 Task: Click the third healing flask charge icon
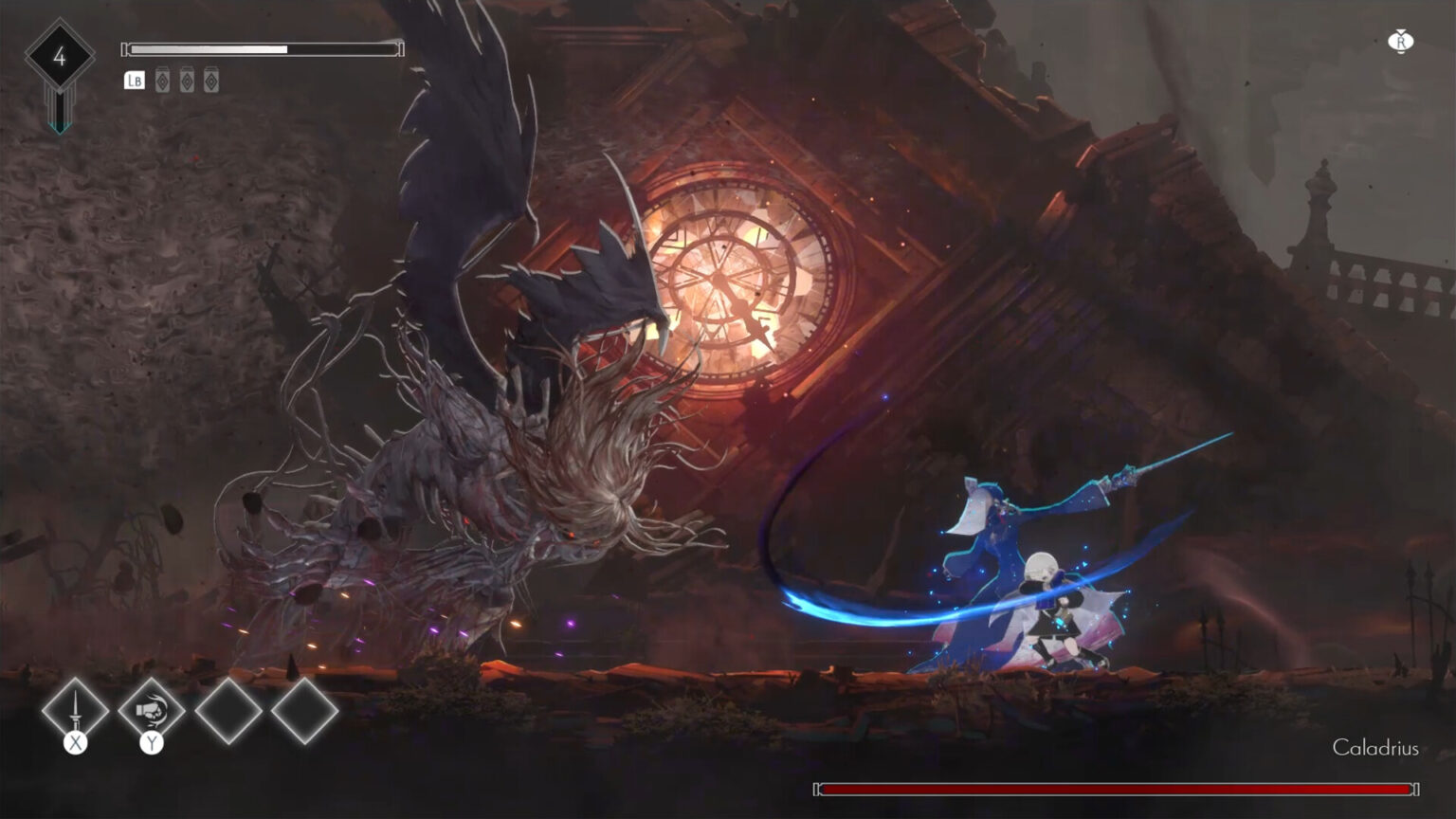pyautogui.click(x=211, y=80)
